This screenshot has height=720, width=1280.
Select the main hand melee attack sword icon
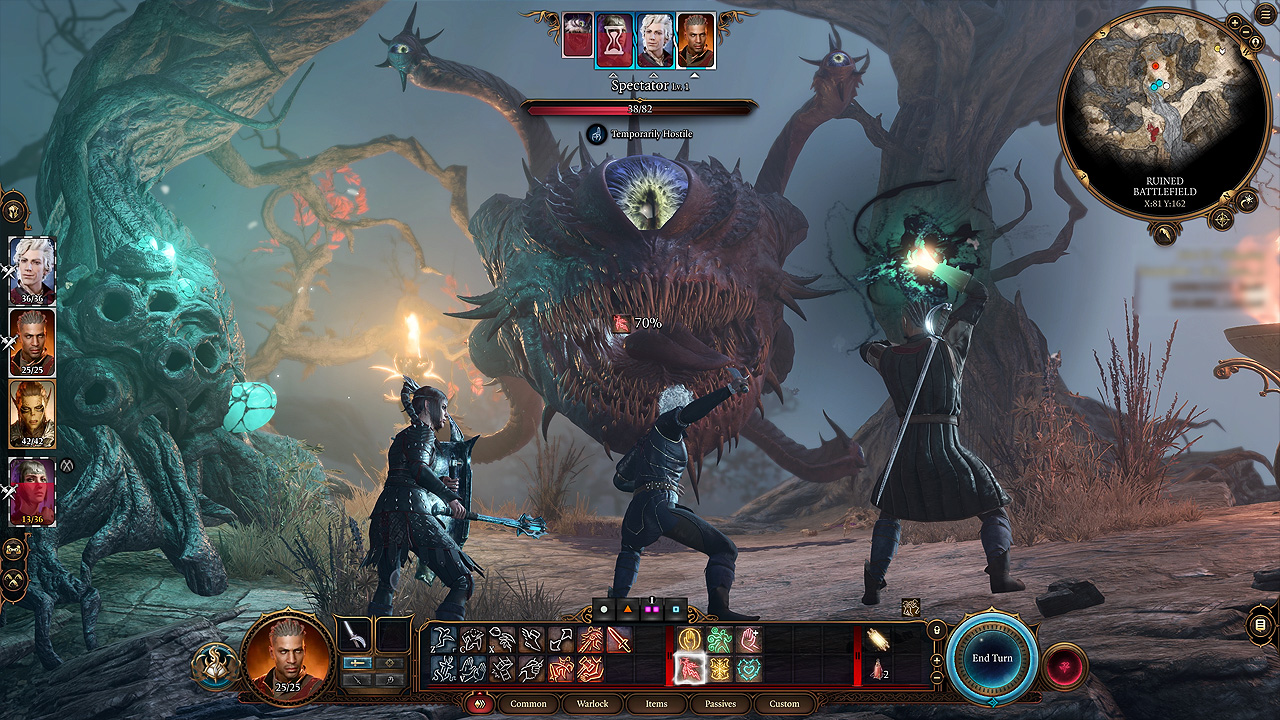tap(618, 639)
